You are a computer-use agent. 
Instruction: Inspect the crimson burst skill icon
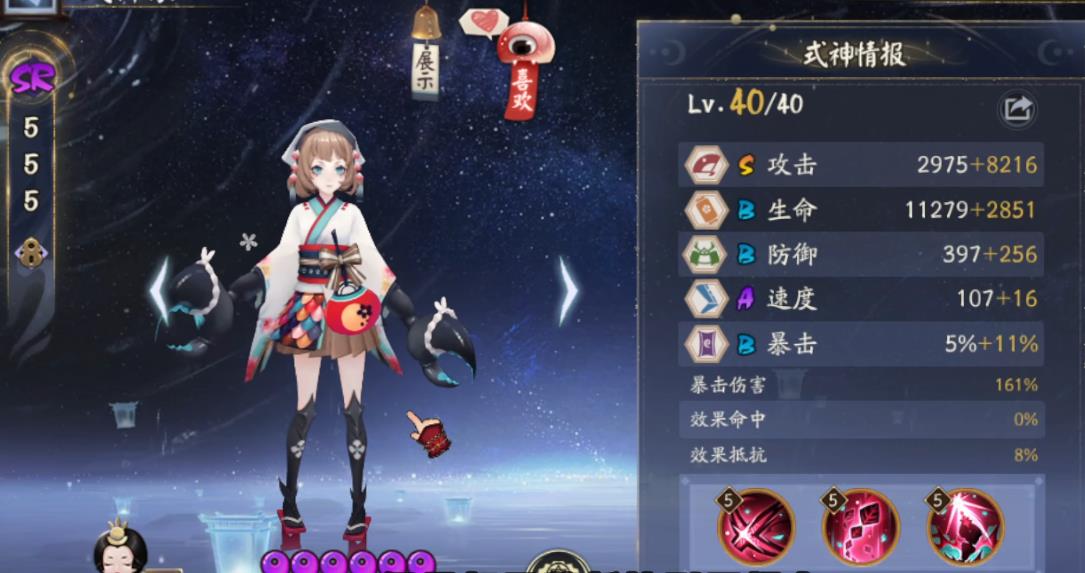(x=964, y=526)
